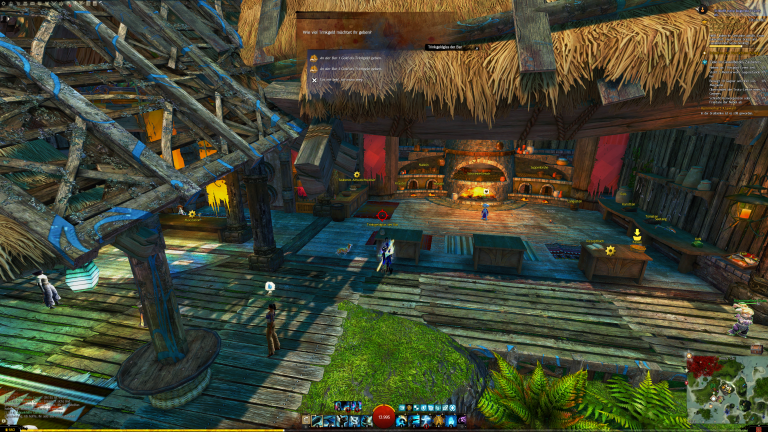Activate the first weapon skill on the skill bar
The width and height of the screenshot is (768, 432).
tap(317, 421)
